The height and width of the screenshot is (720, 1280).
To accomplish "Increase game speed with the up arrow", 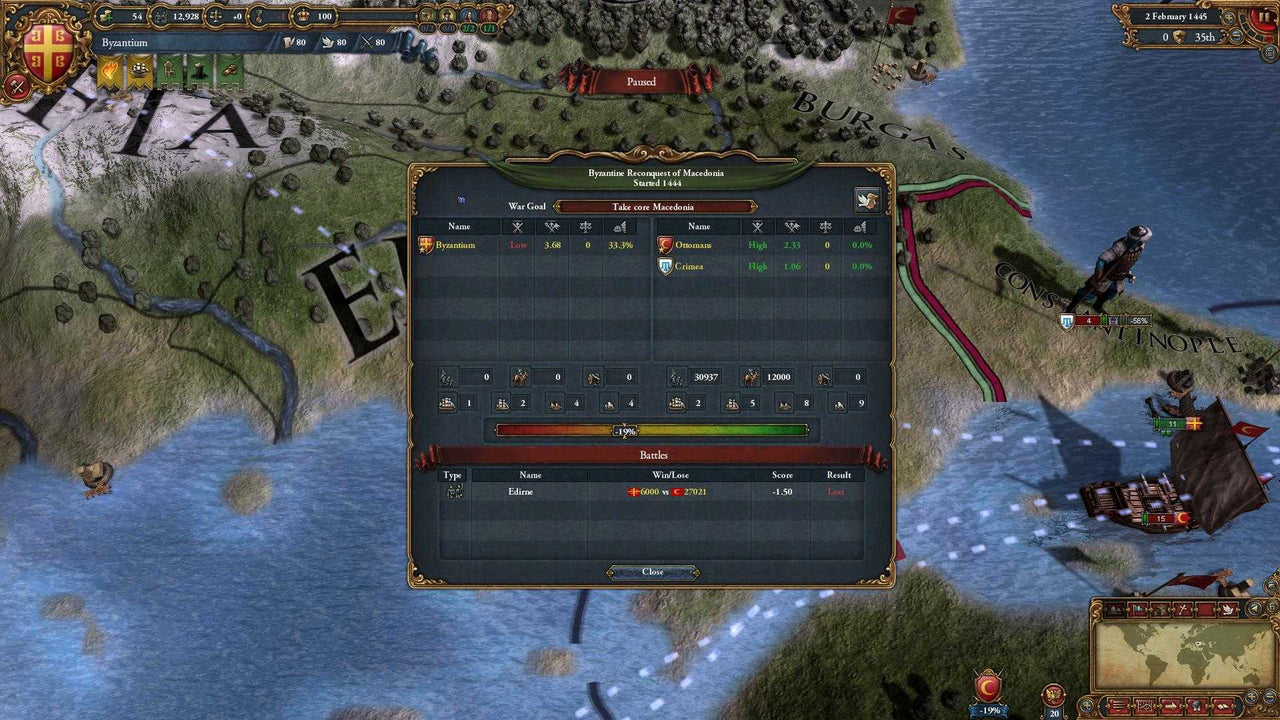I will [1229, 17].
